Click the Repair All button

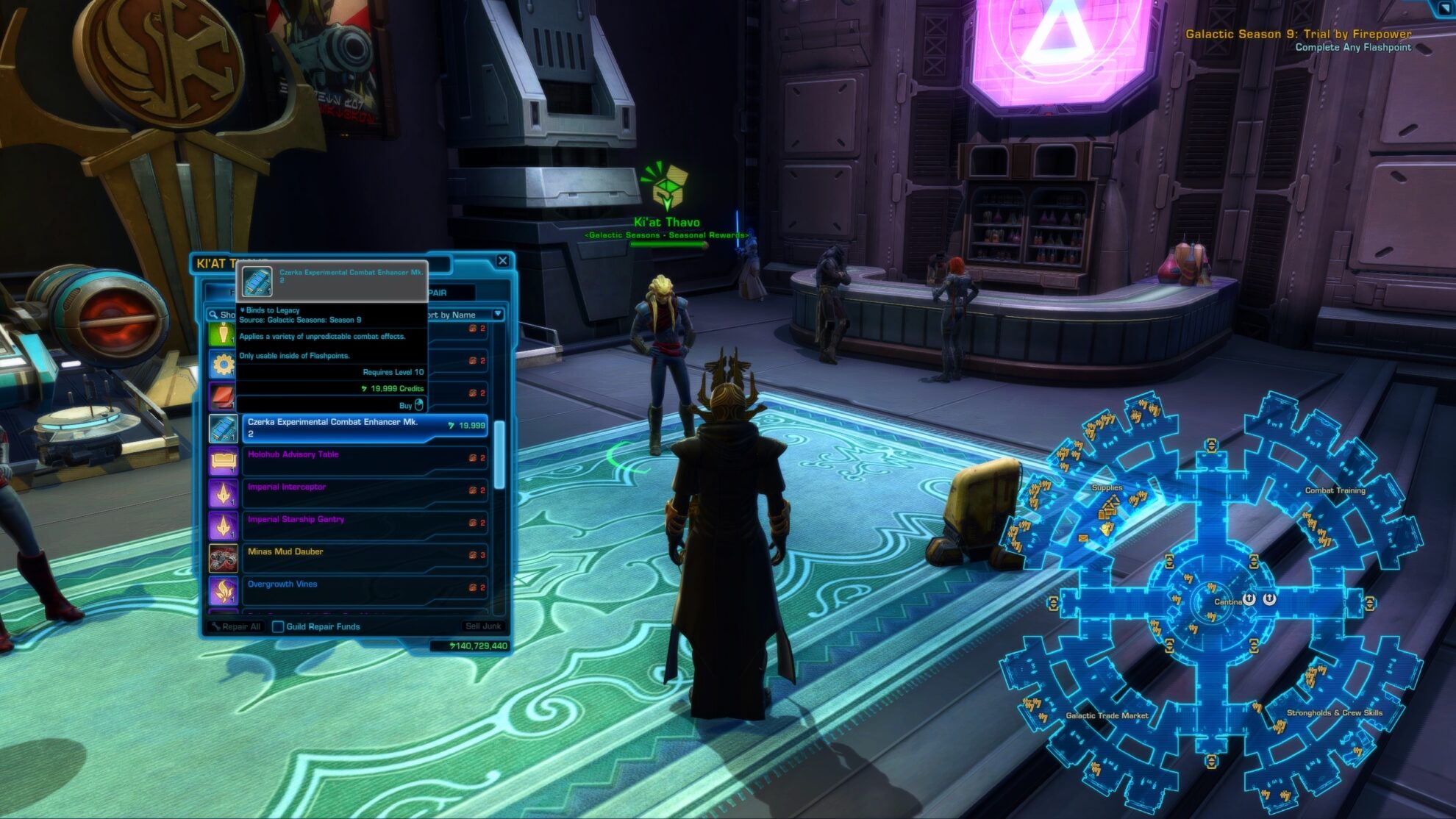pos(235,626)
